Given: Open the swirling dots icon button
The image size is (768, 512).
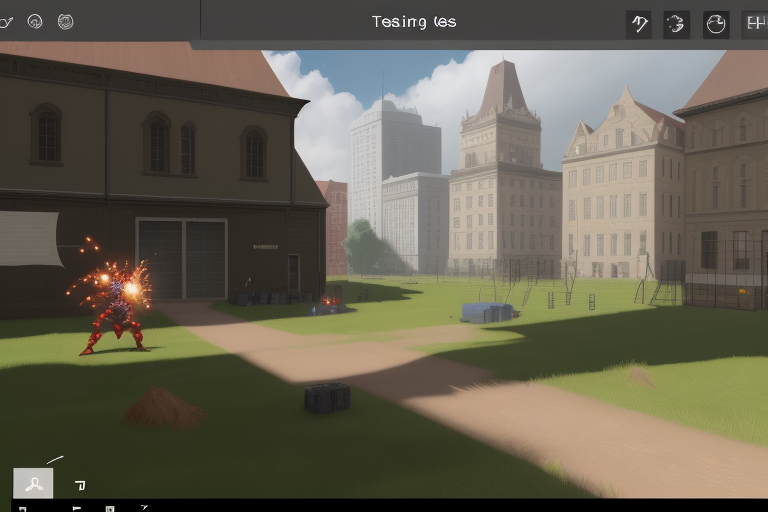Looking at the screenshot, I should coord(677,24).
